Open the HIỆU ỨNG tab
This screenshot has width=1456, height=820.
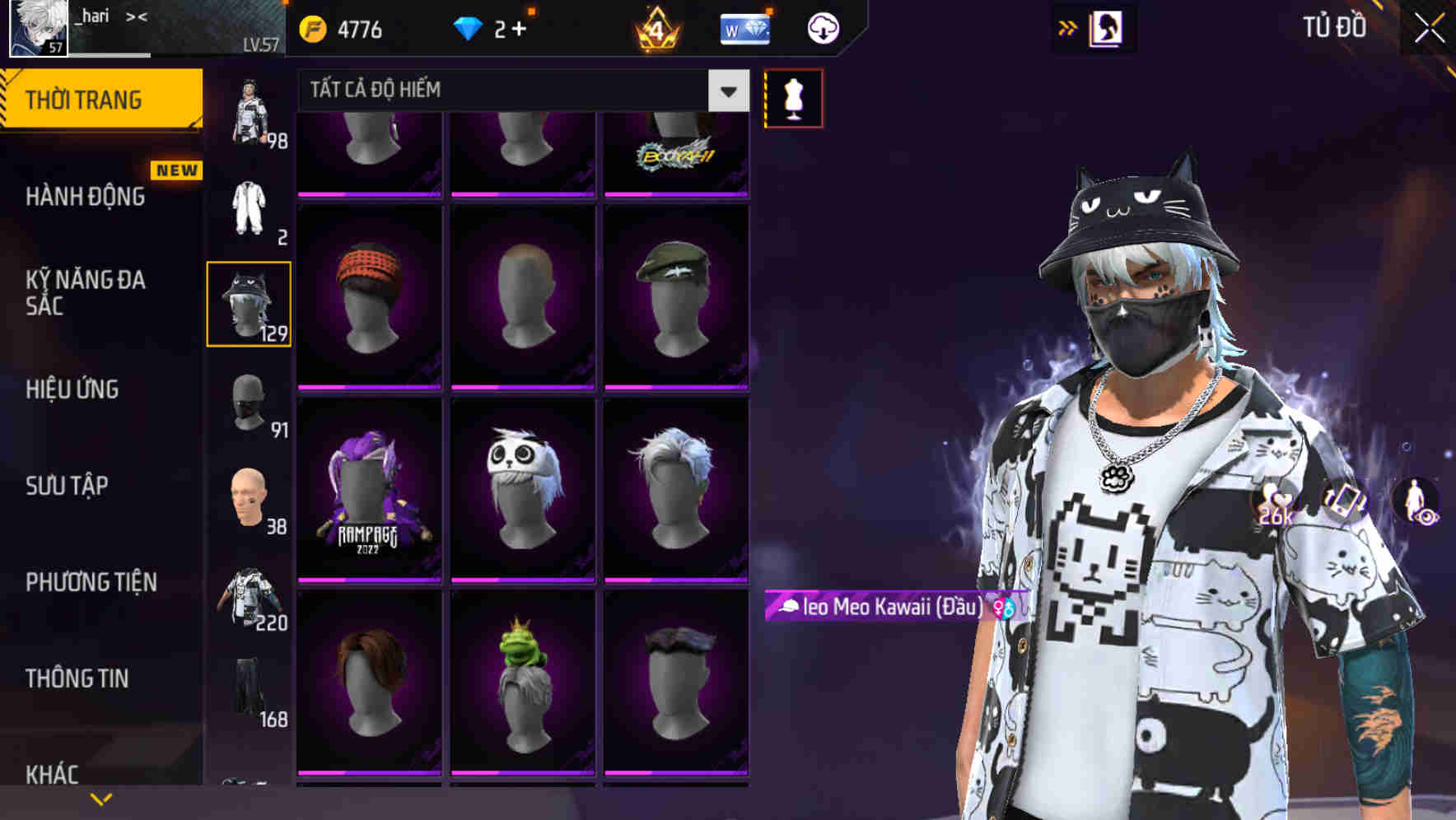(x=74, y=389)
